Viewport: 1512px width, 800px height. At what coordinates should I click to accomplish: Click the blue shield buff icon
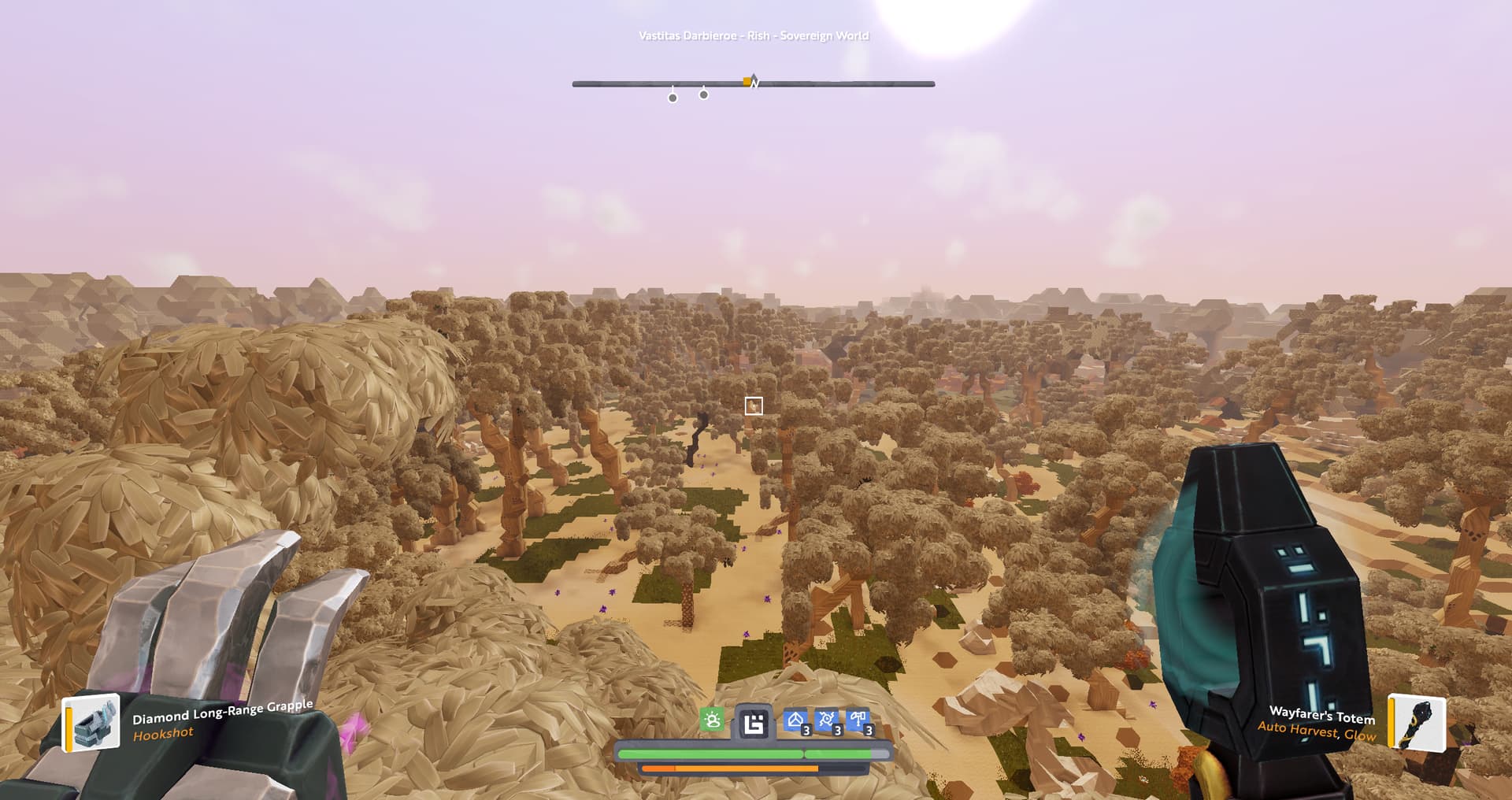(x=796, y=721)
